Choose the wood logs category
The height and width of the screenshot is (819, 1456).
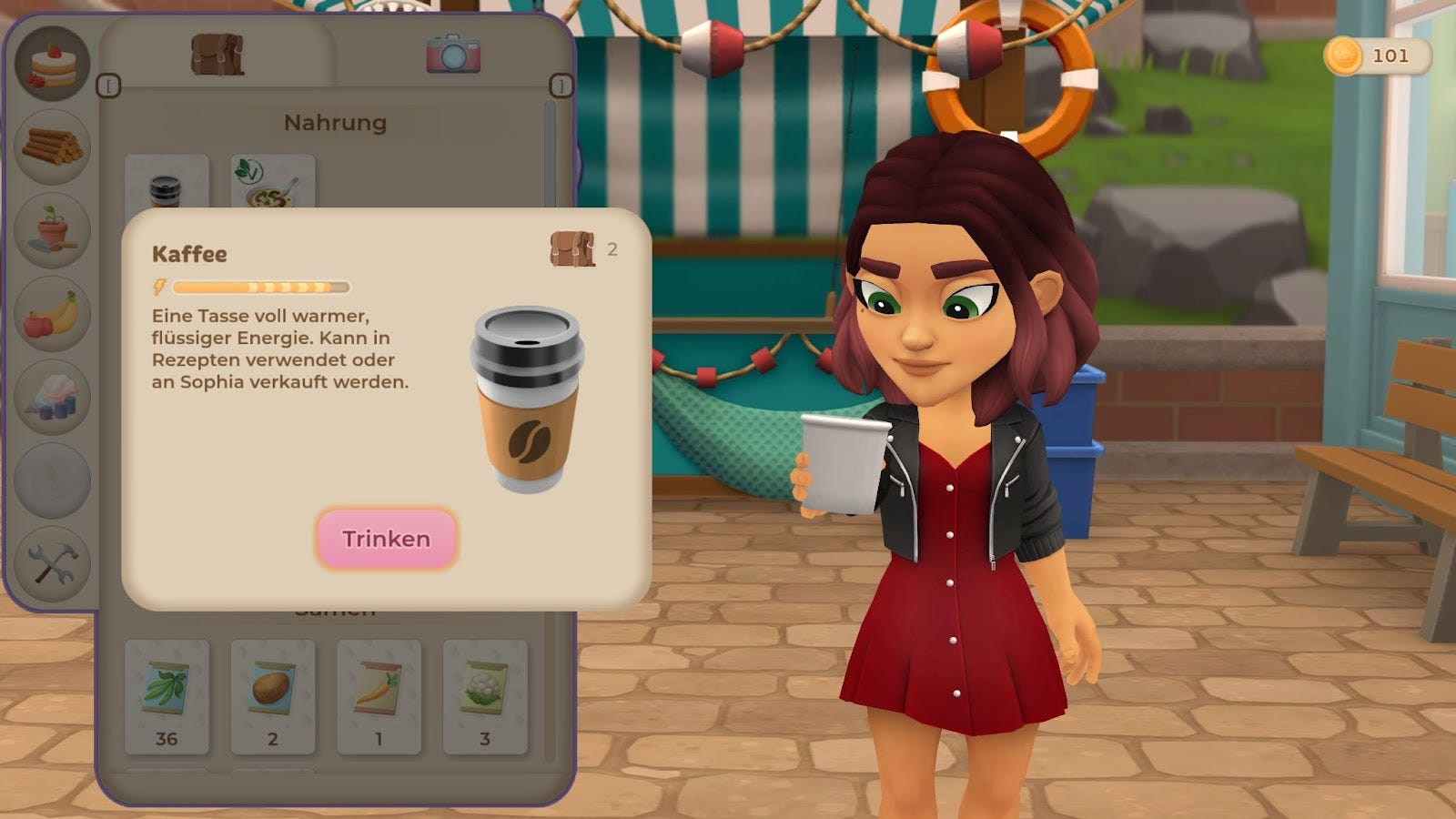click(53, 147)
